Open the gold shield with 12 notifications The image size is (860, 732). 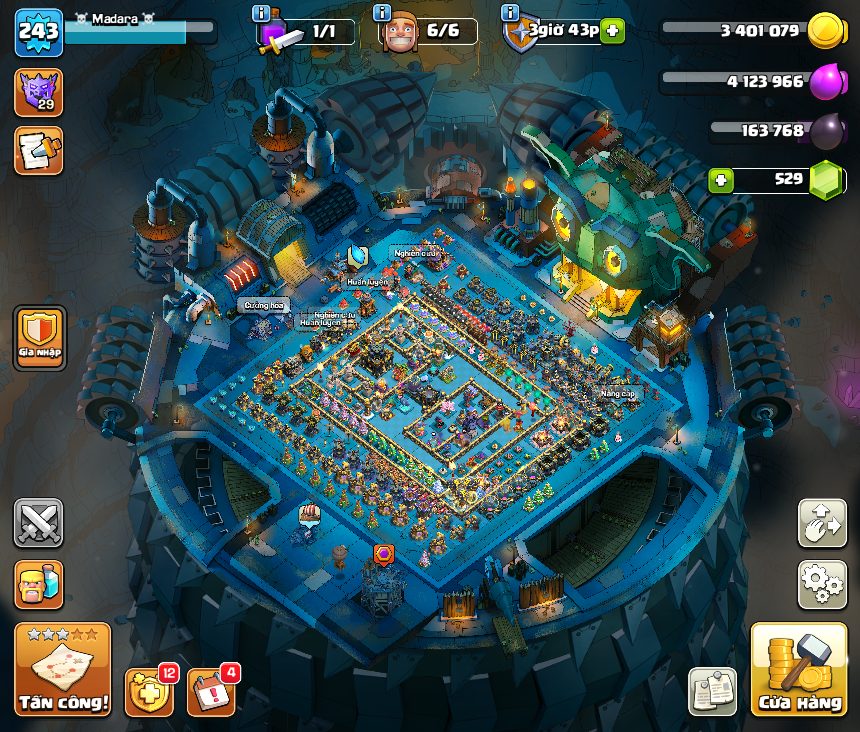(149, 692)
